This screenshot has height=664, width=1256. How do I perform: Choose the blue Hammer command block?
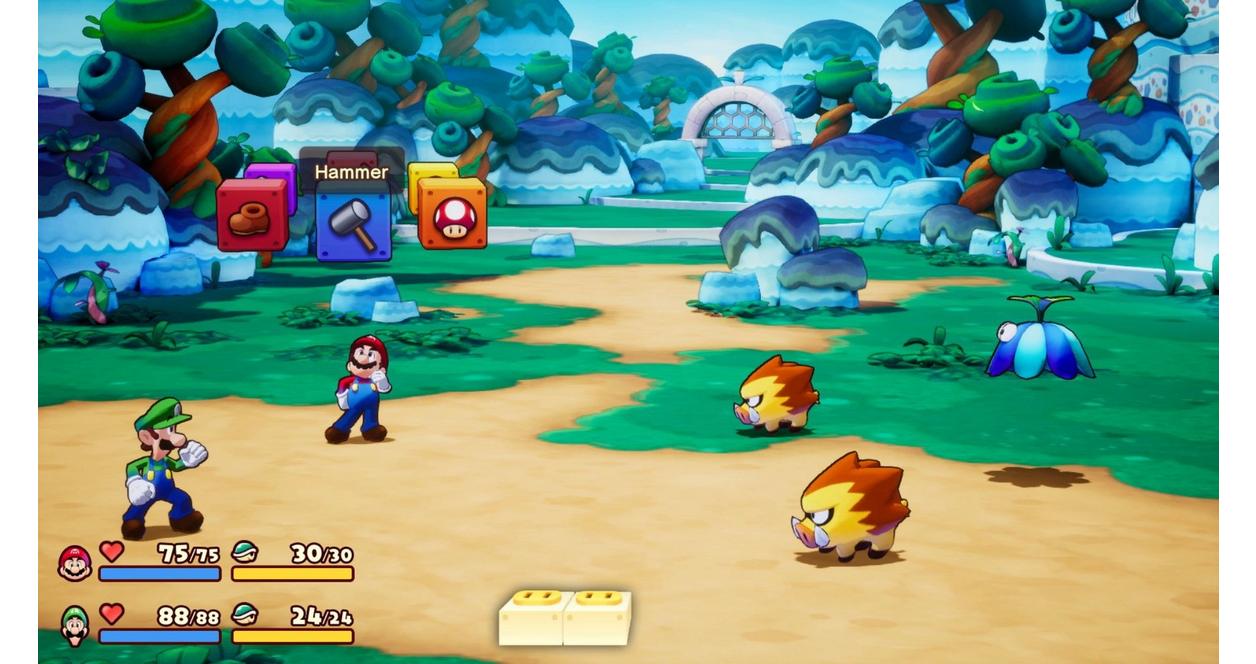[353, 224]
